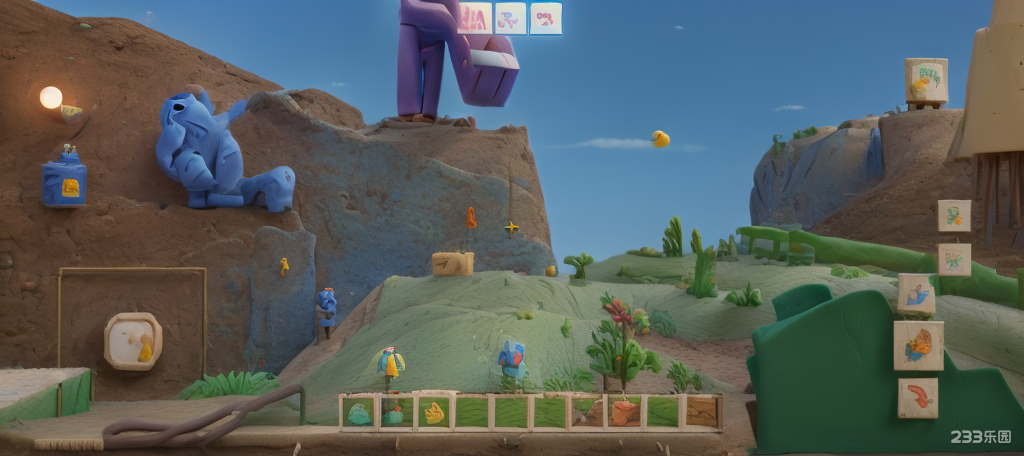
Task: Select the yellow glove hotbar slot
Action: (x=435, y=412)
